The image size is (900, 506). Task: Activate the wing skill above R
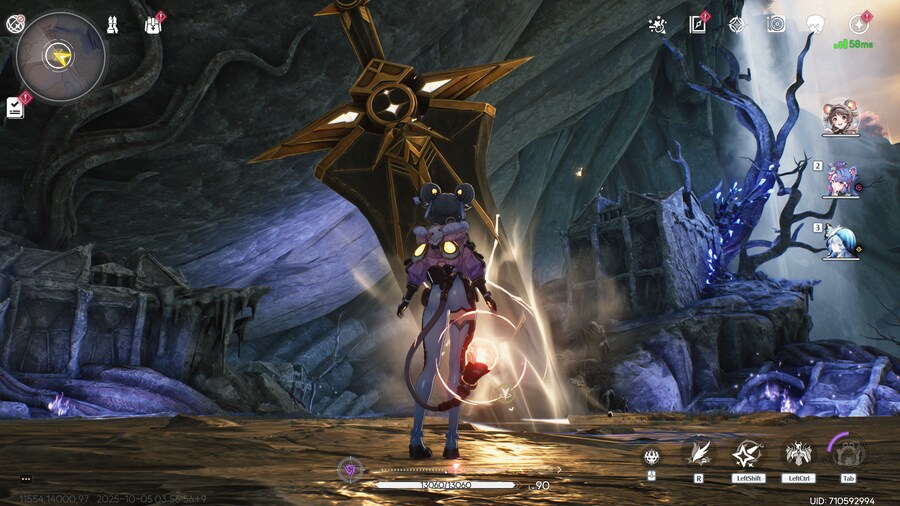coord(698,454)
